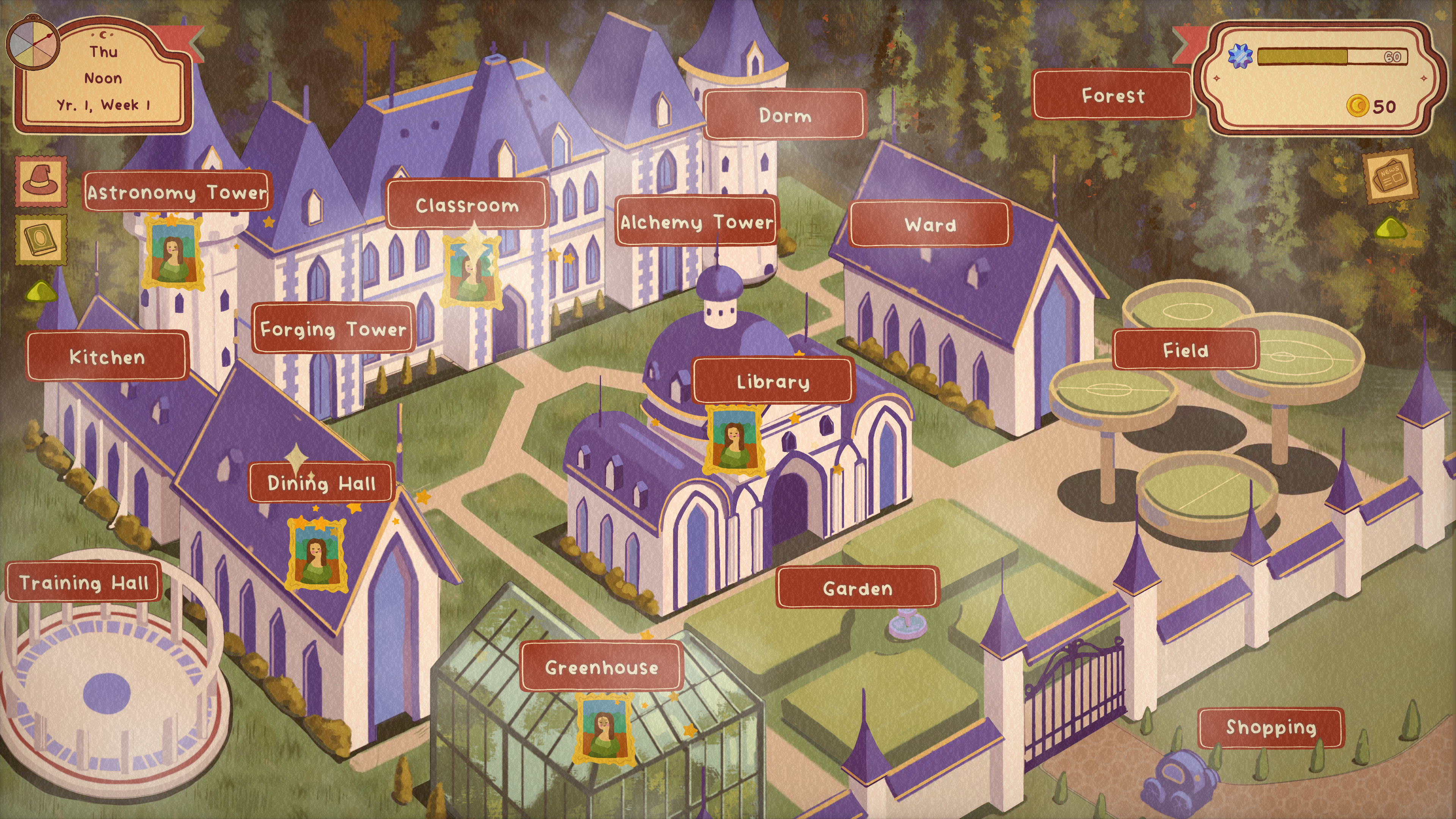1456x819 pixels.
Task: Travel to the Forest
Action: coord(1112,96)
